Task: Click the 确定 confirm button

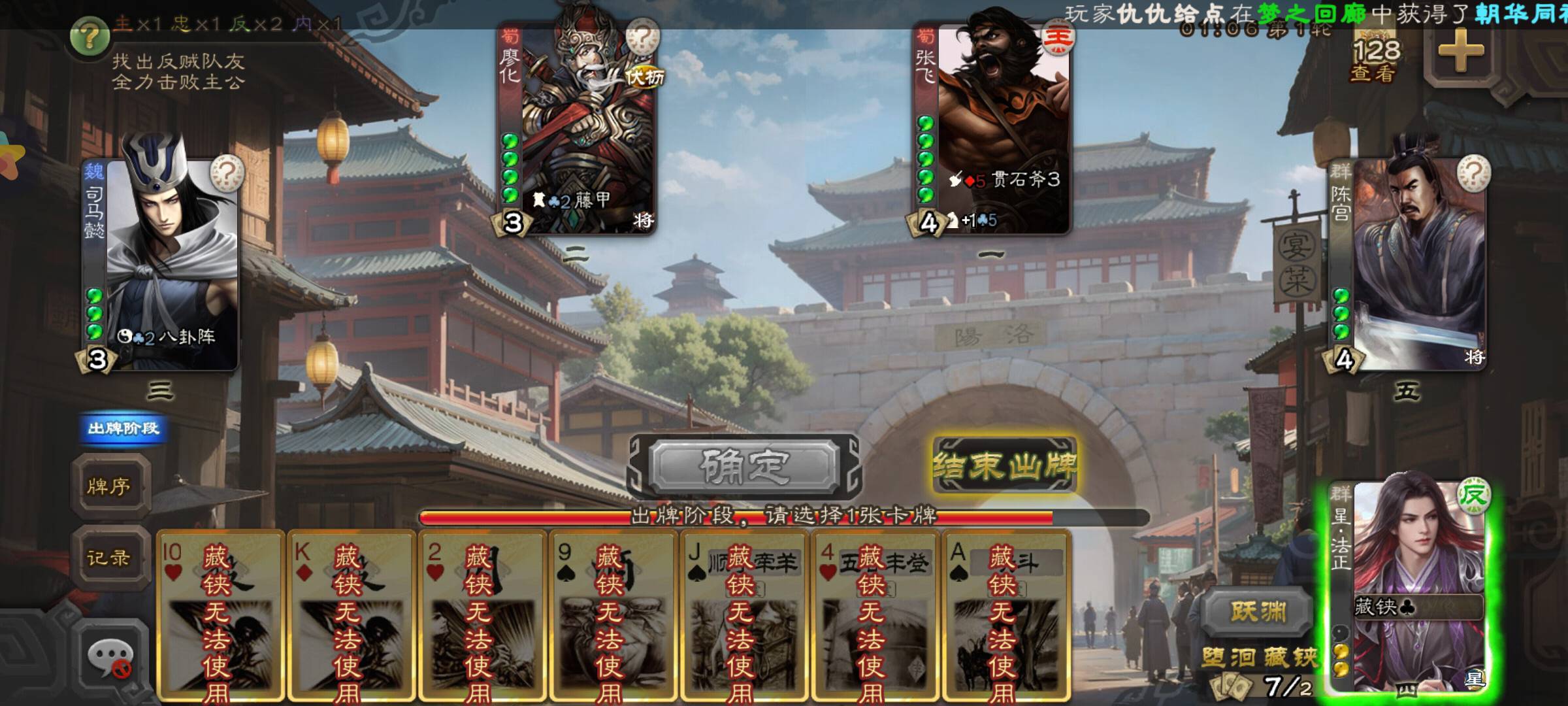Action: (x=745, y=466)
